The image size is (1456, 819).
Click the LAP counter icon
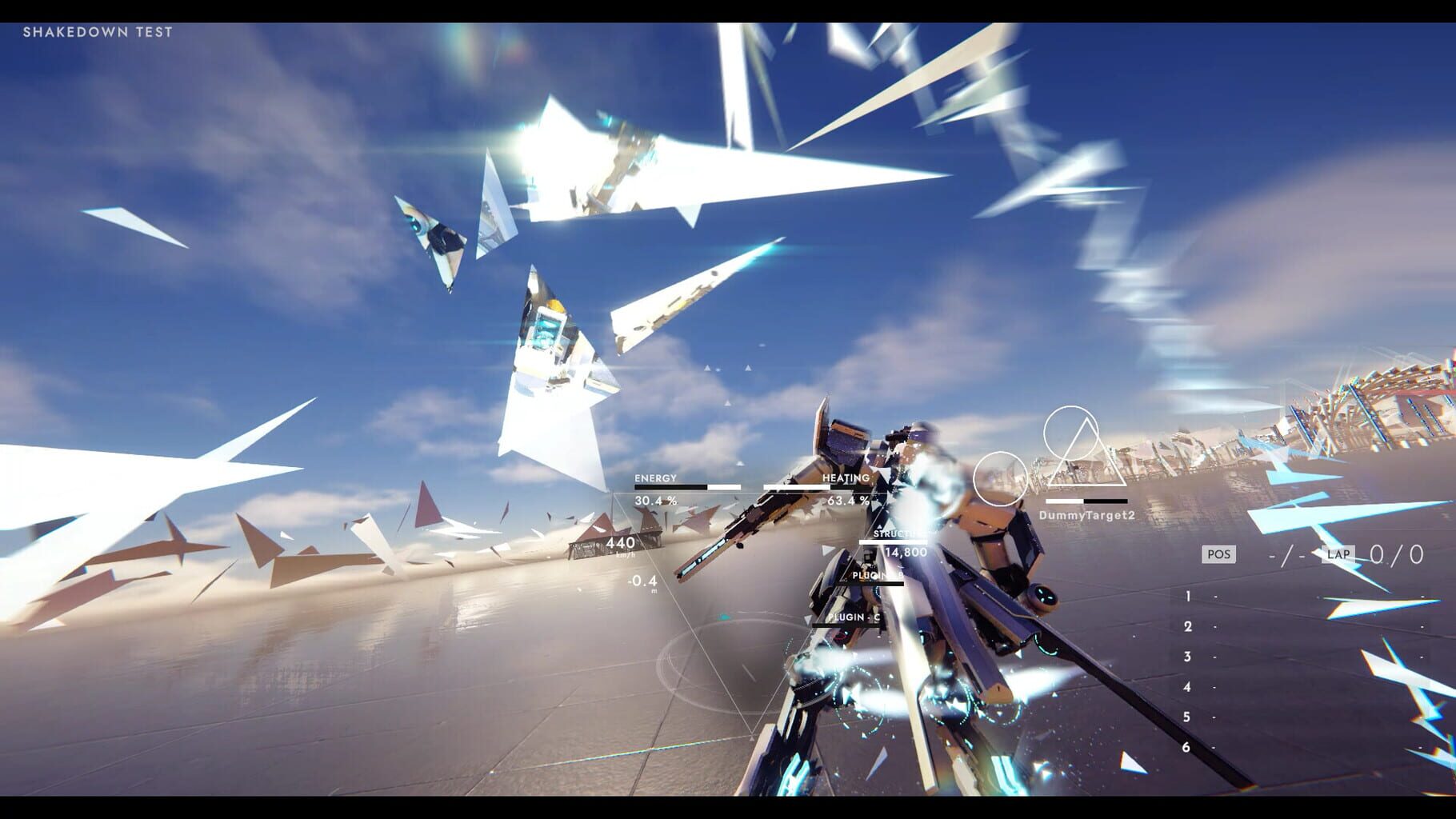point(1337,553)
